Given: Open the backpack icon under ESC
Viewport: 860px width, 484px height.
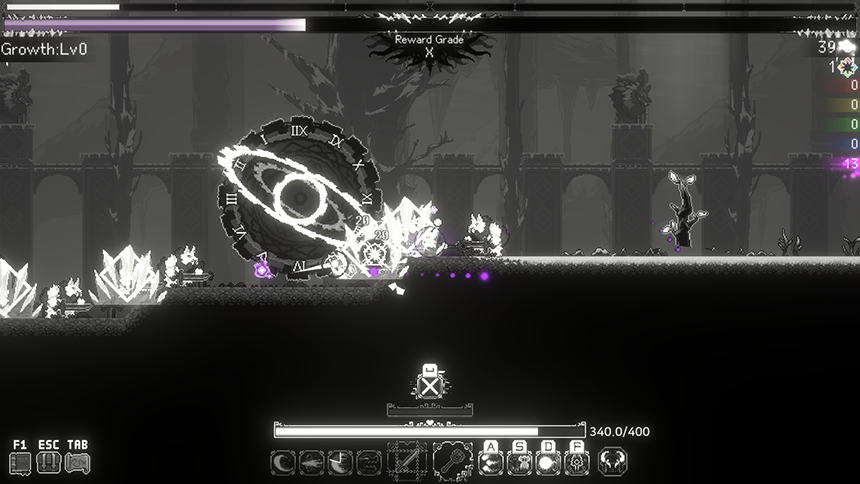Looking at the screenshot, I should point(48,463).
